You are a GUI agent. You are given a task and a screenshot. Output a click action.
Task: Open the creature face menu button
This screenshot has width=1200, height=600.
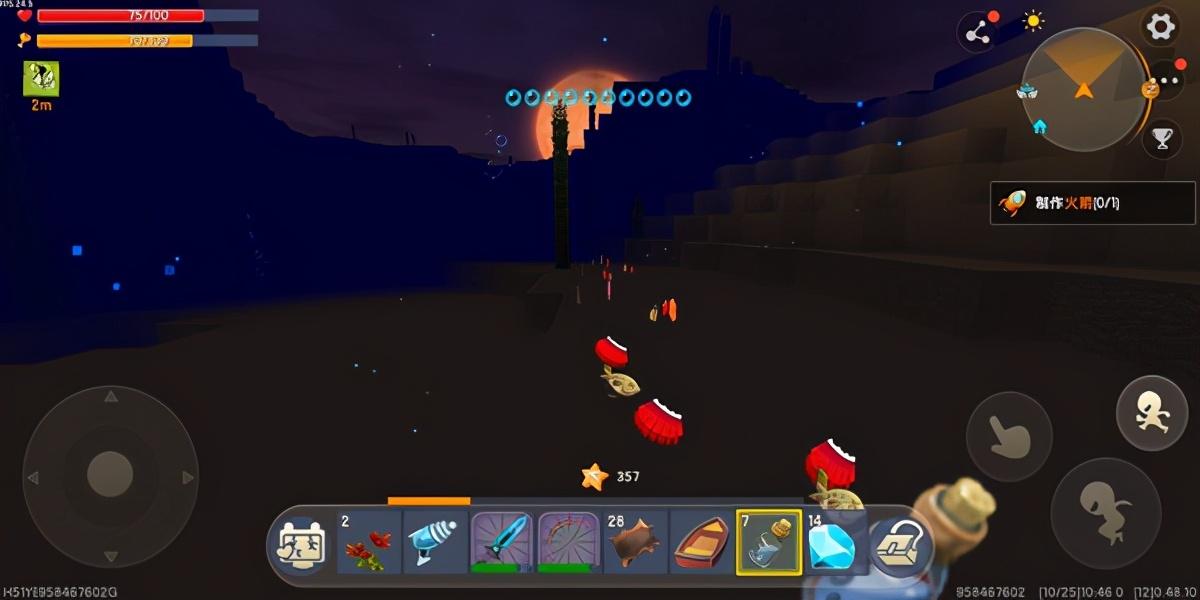tap(301, 545)
